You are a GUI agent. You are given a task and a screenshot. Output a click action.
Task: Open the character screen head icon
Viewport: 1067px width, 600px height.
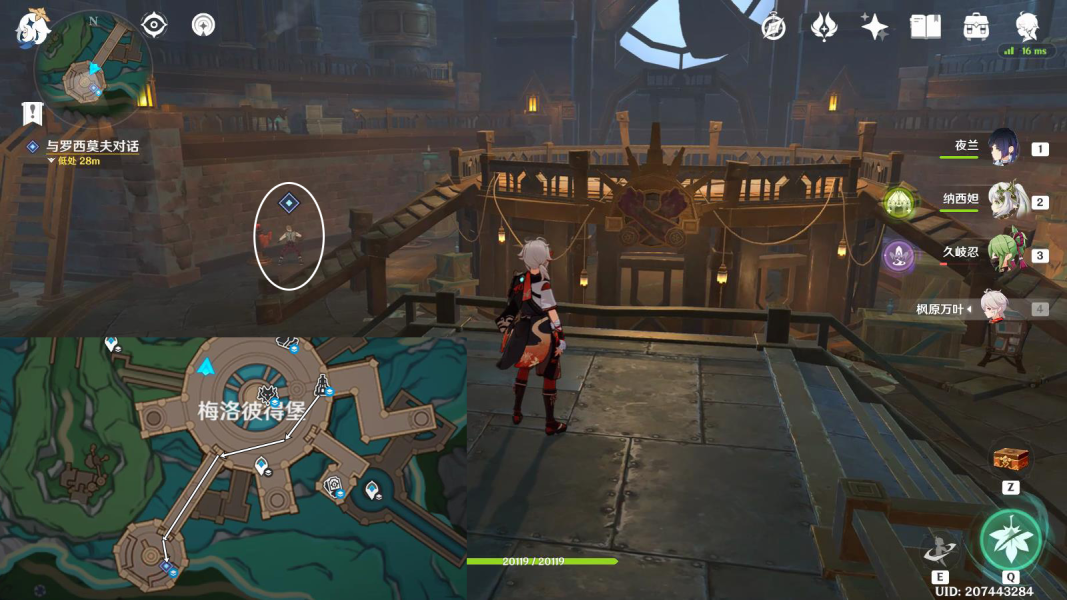tap(1026, 25)
